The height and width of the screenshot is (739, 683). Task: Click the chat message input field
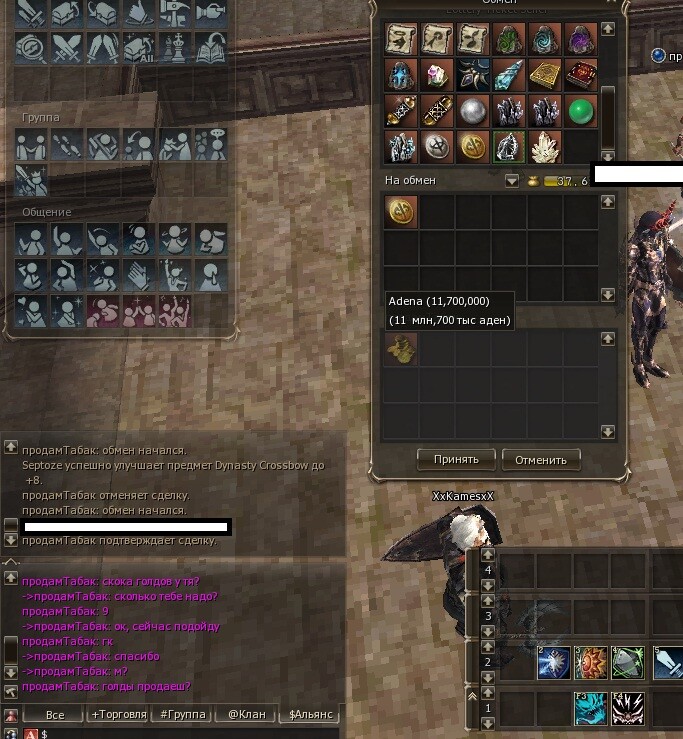(x=180, y=733)
